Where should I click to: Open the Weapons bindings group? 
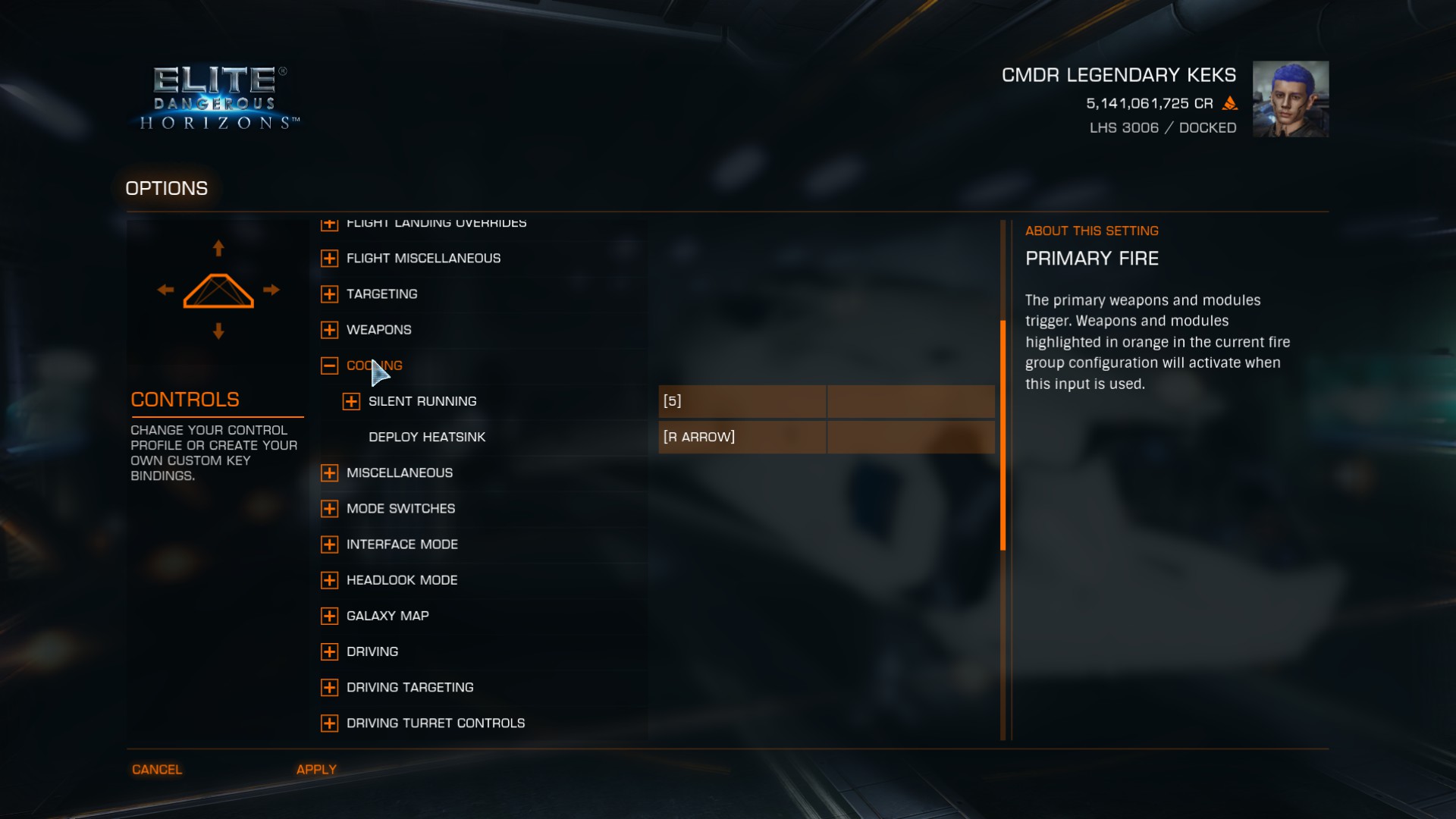329,330
